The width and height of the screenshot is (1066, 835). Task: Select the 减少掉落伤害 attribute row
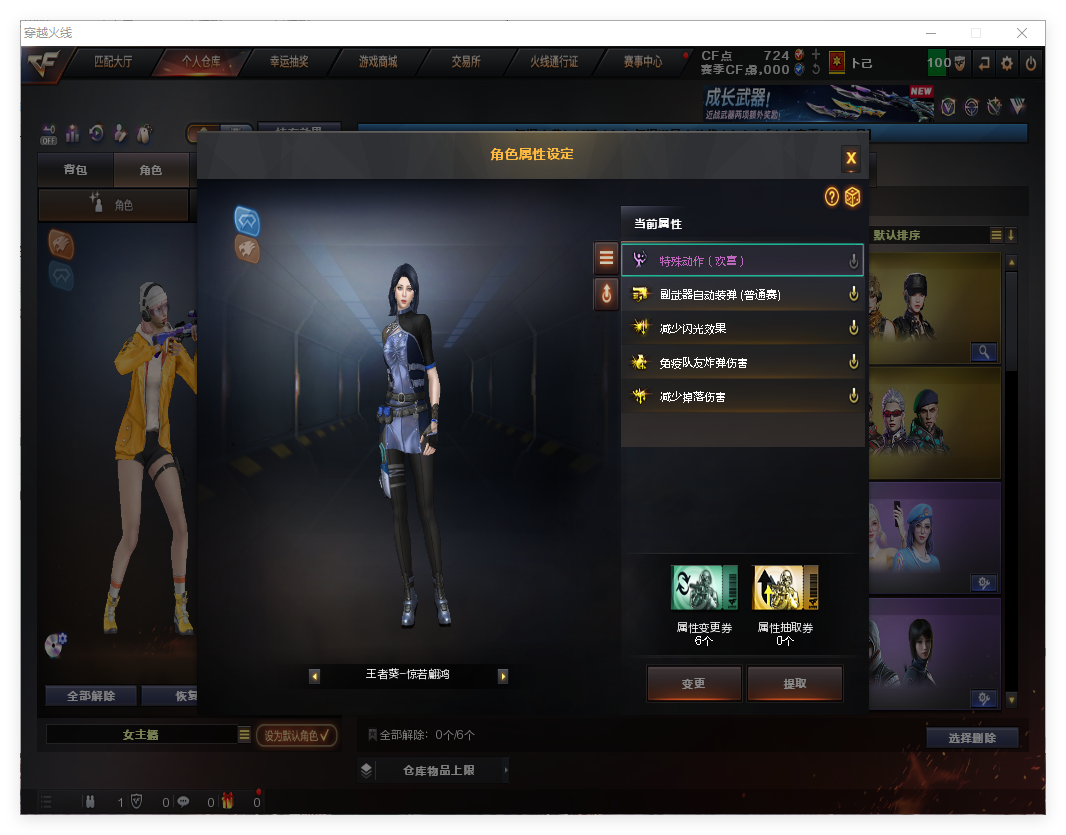[x=742, y=397]
